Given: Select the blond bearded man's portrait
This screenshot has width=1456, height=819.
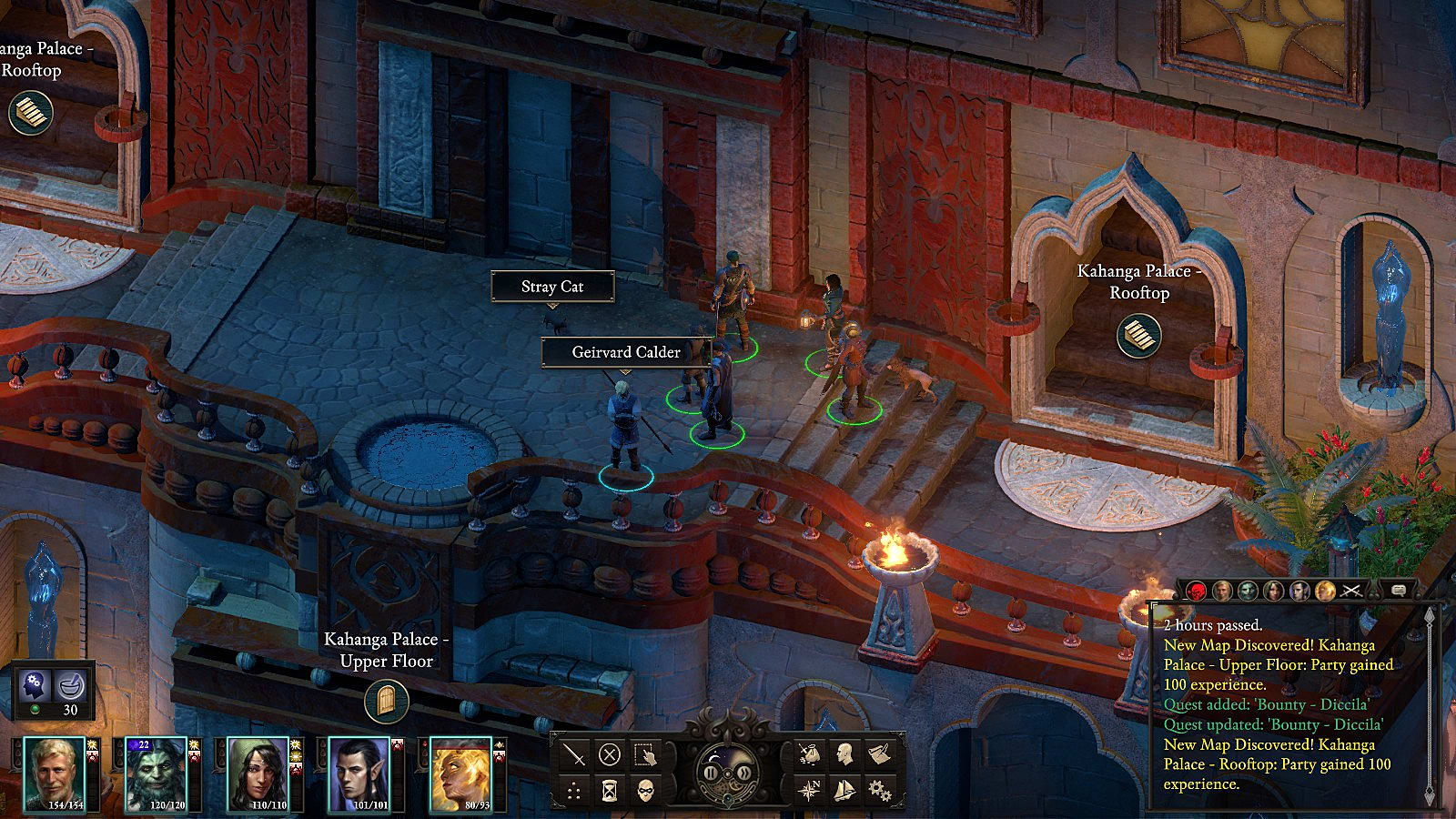Looking at the screenshot, I should pyautogui.click(x=55, y=773).
